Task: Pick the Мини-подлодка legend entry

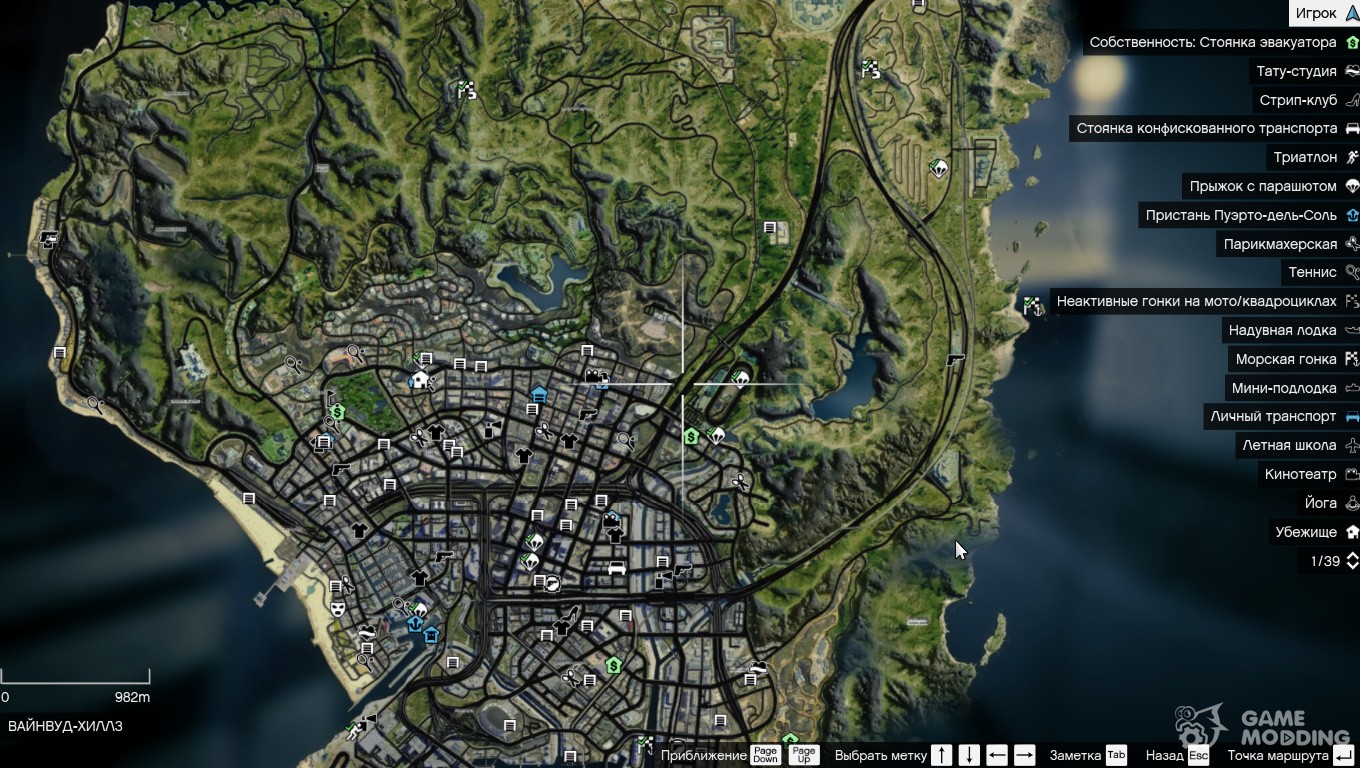Action: [1284, 388]
